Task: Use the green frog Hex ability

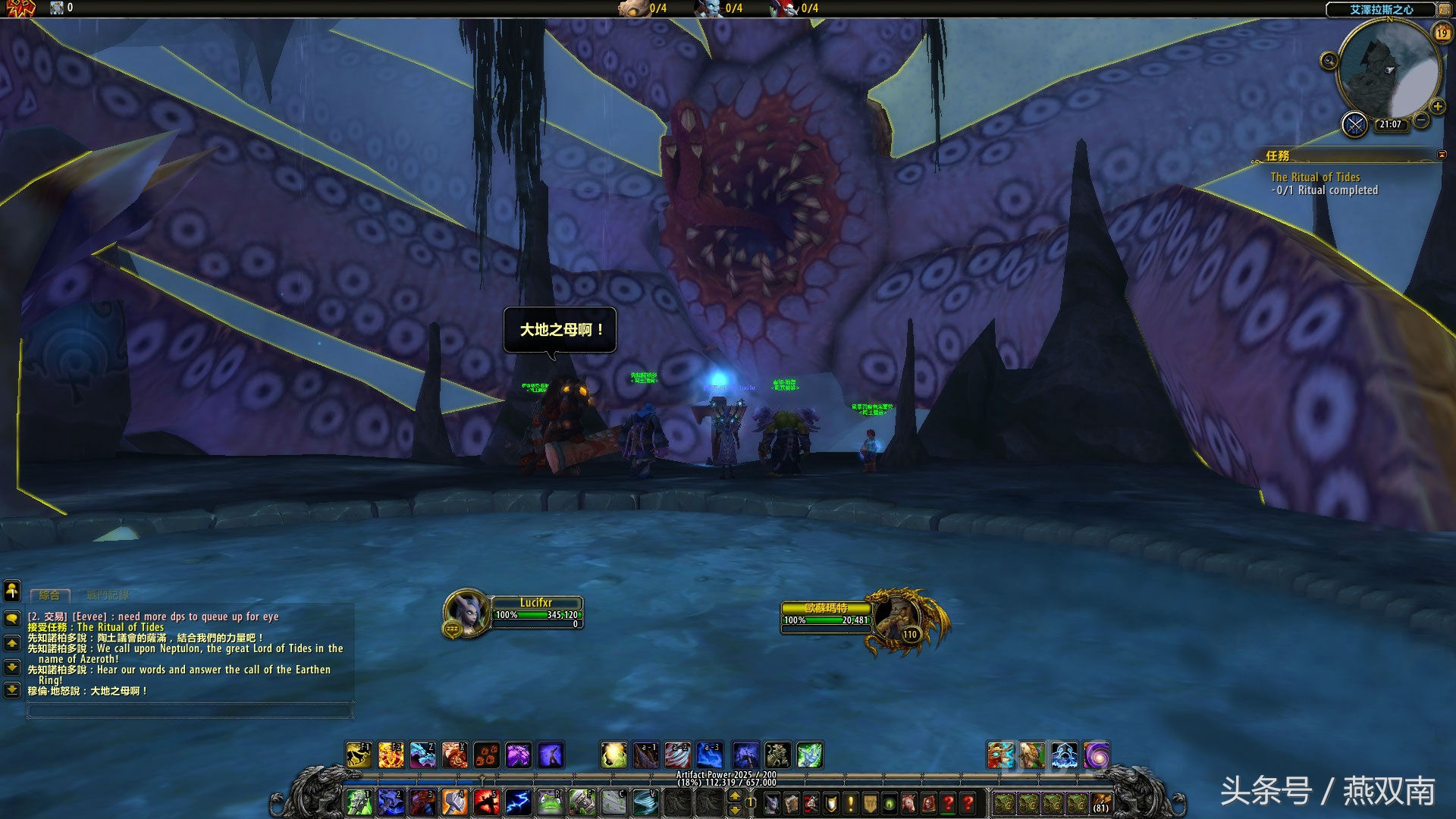Action: pyautogui.click(x=550, y=802)
